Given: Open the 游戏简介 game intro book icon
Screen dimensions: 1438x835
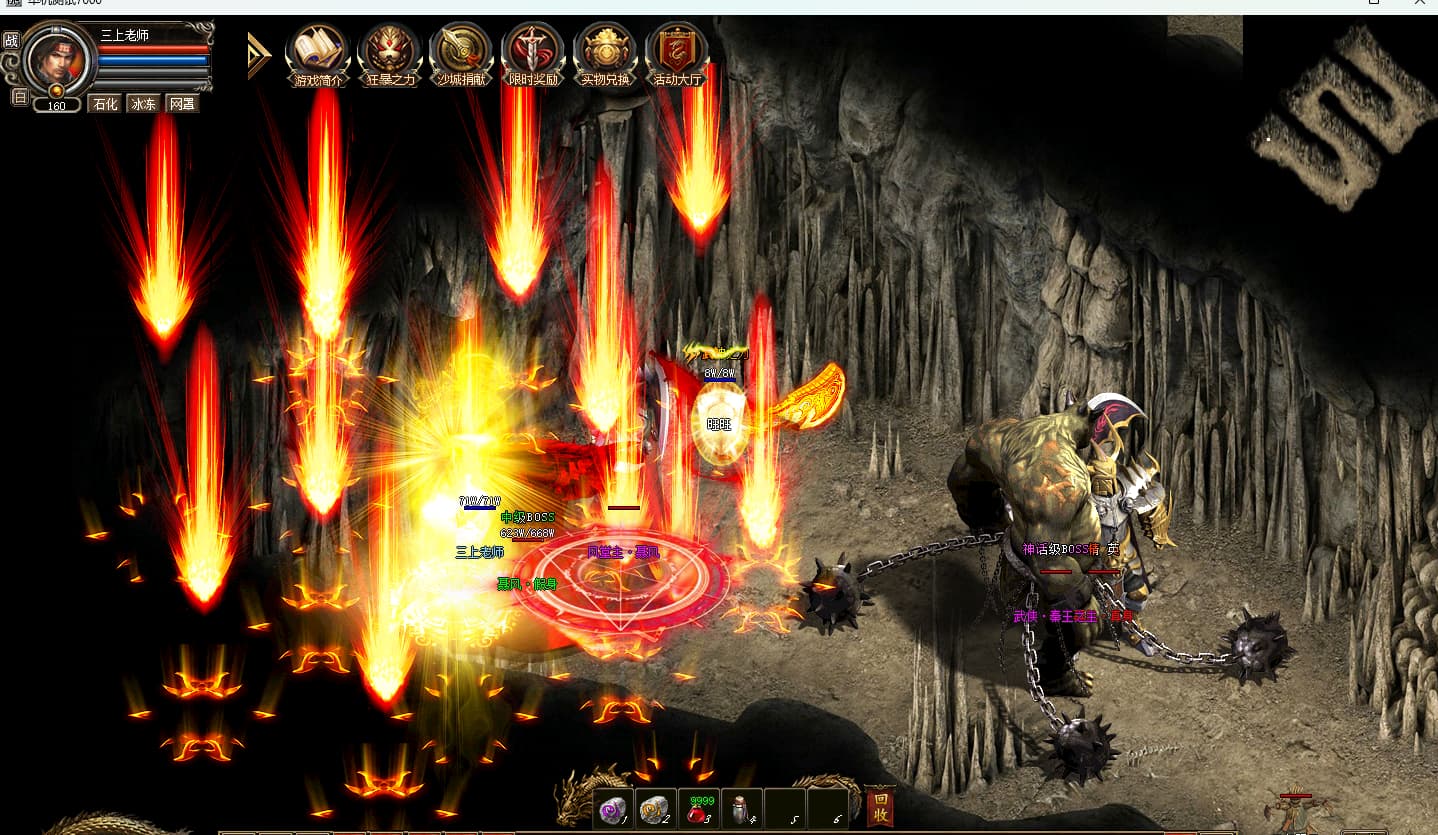Looking at the screenshot, I should [x=317, y=53].
